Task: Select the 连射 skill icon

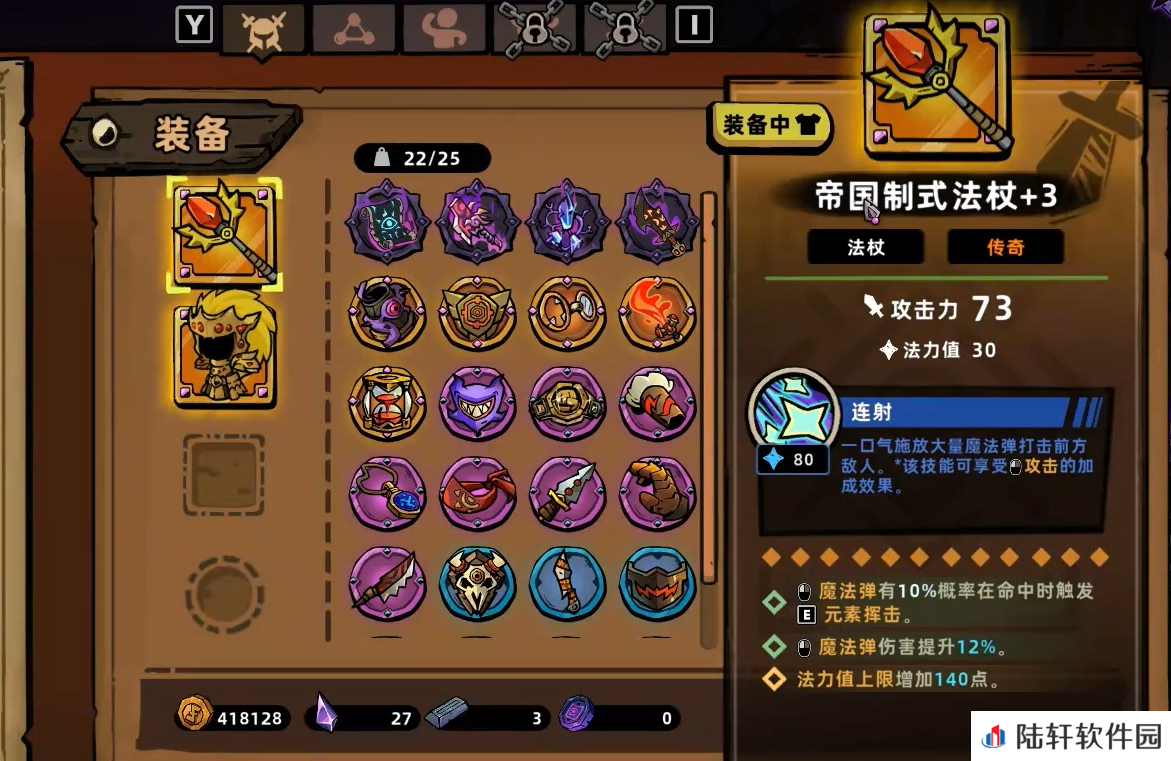Action: (x=793, y=413)
